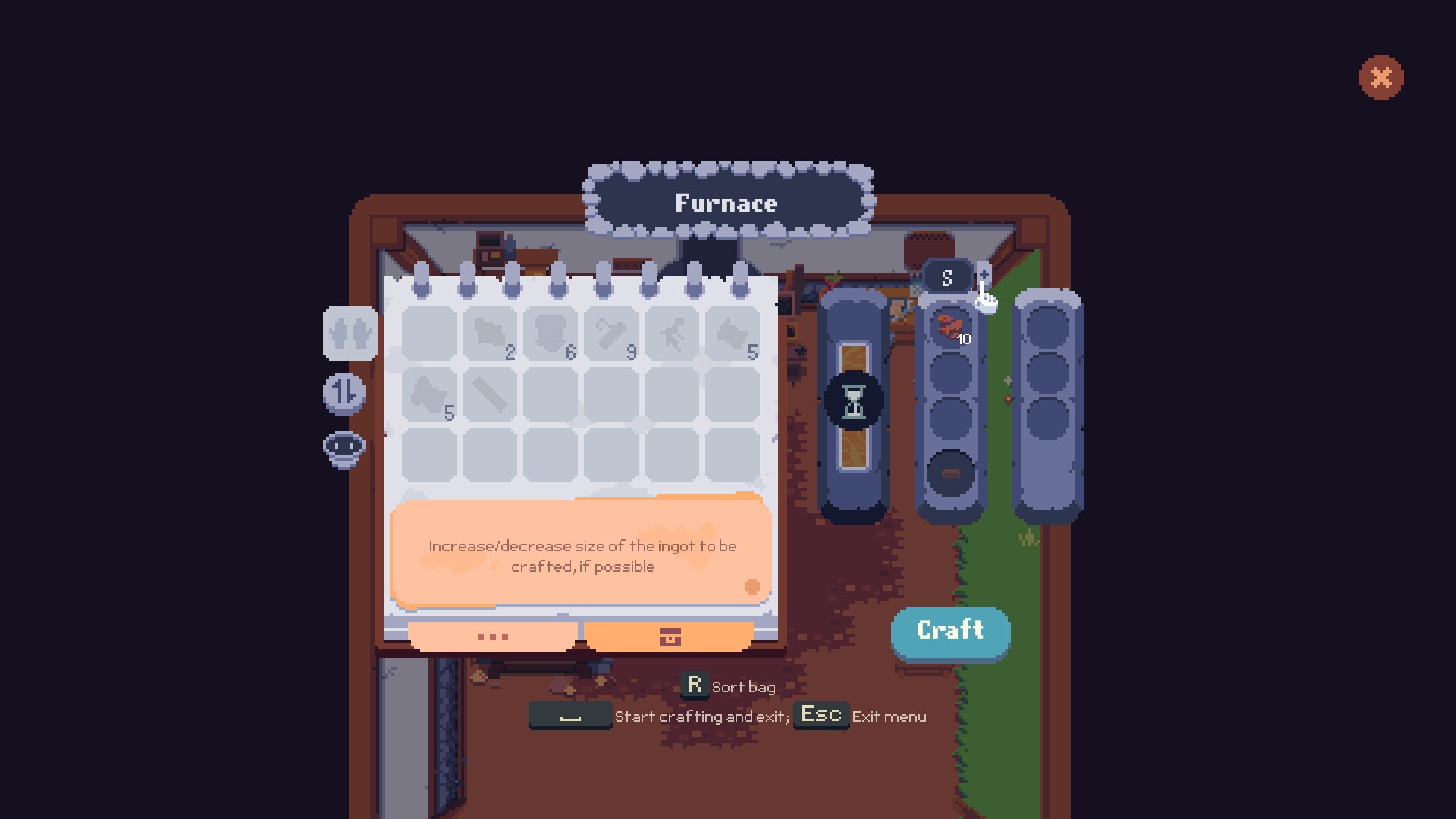Click the empty slot in the right-side column

1049,326
